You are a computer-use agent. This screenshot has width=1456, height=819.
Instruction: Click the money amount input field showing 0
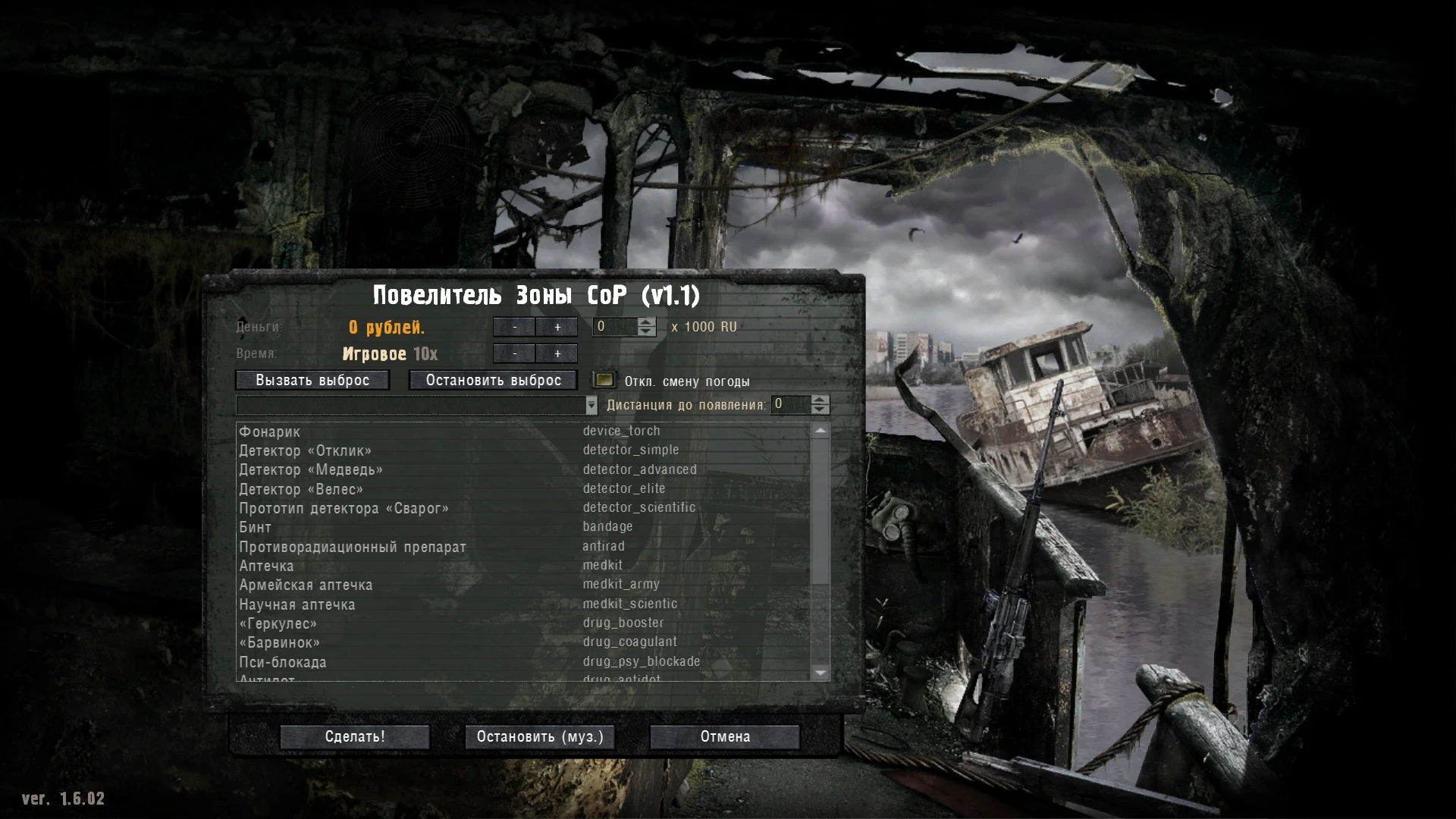pos(614,327)
